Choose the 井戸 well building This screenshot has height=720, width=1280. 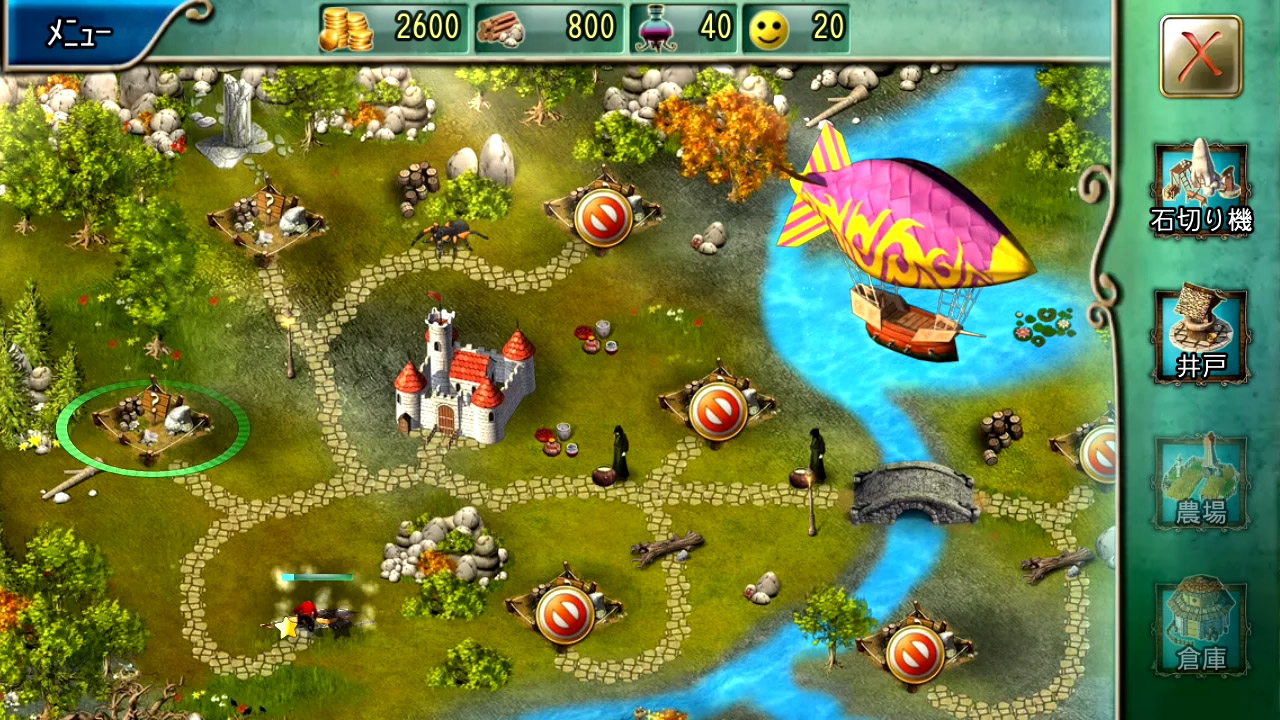pos(1200,335)
